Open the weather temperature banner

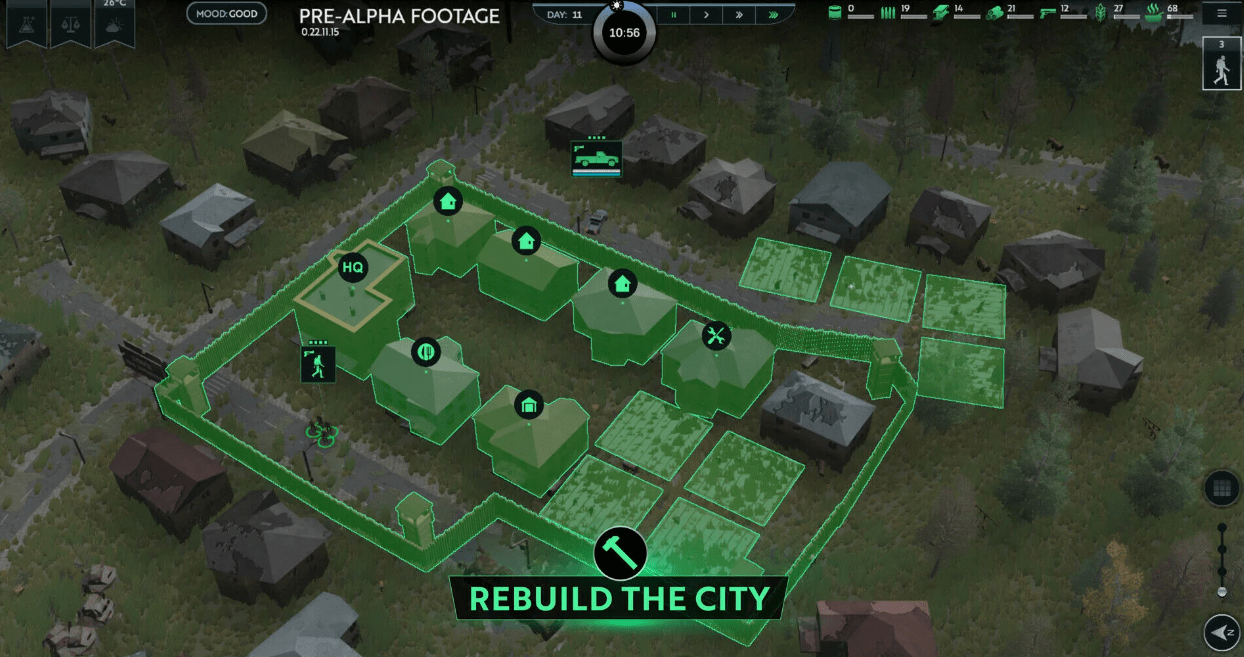coord(114,24)
